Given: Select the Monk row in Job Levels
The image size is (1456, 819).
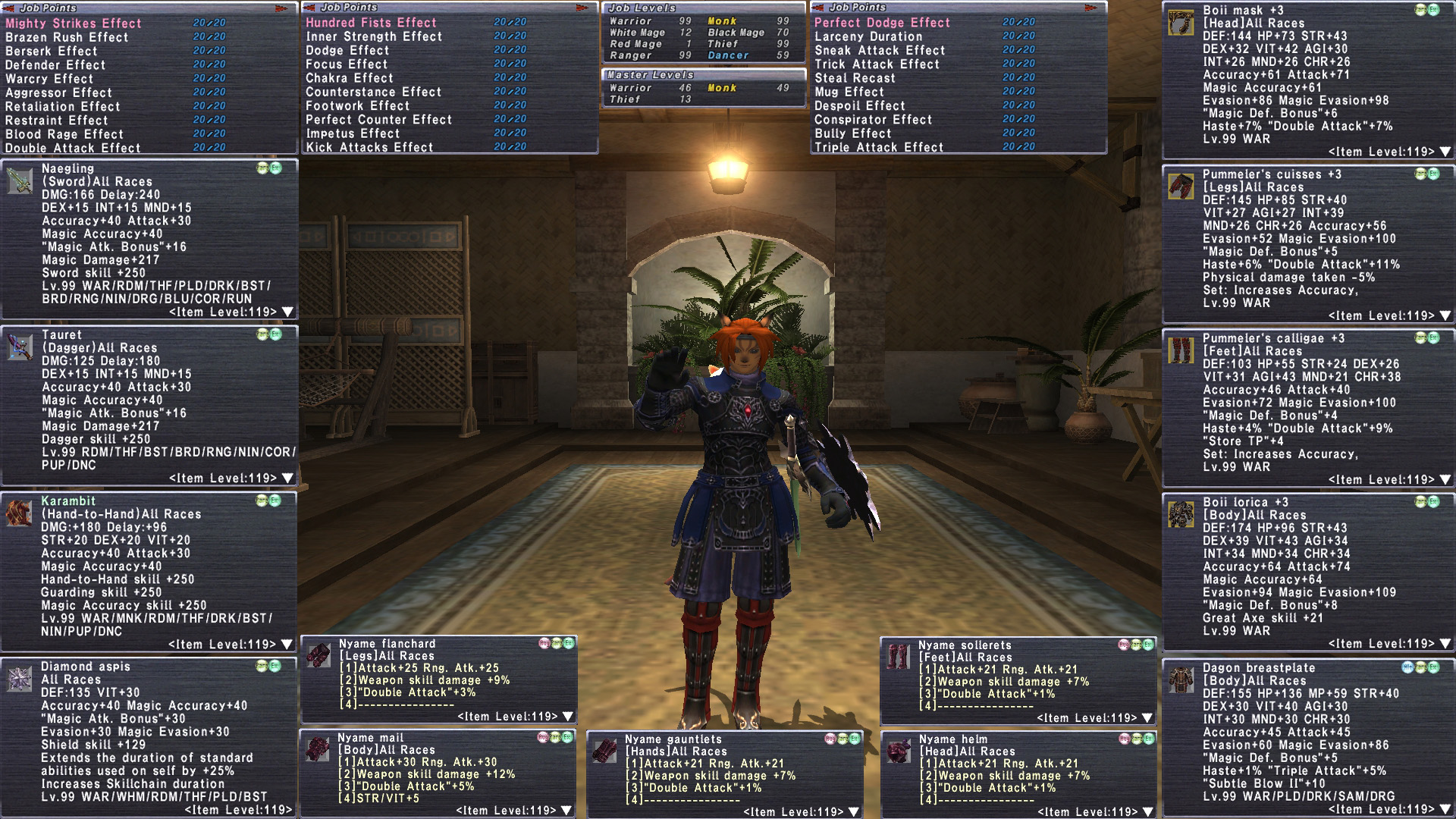Looking at the screenshot, I should point(722,21).
